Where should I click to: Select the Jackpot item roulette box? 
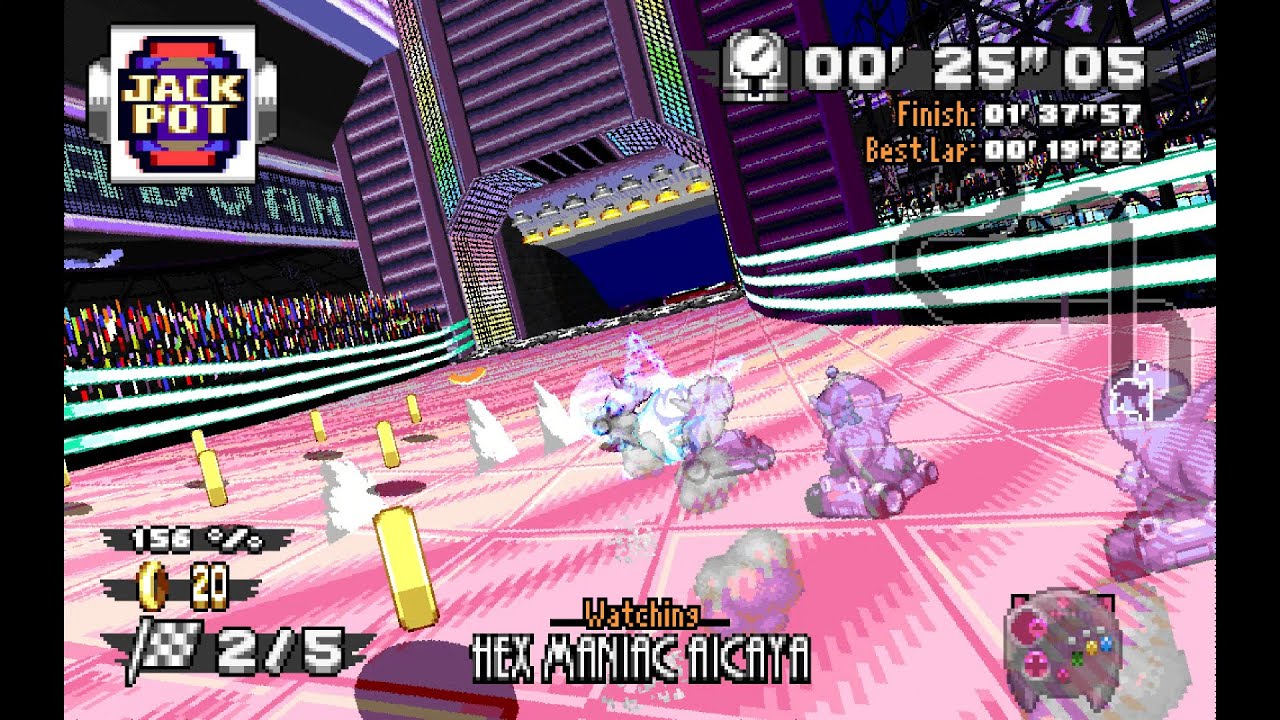[x=182, y=104]
